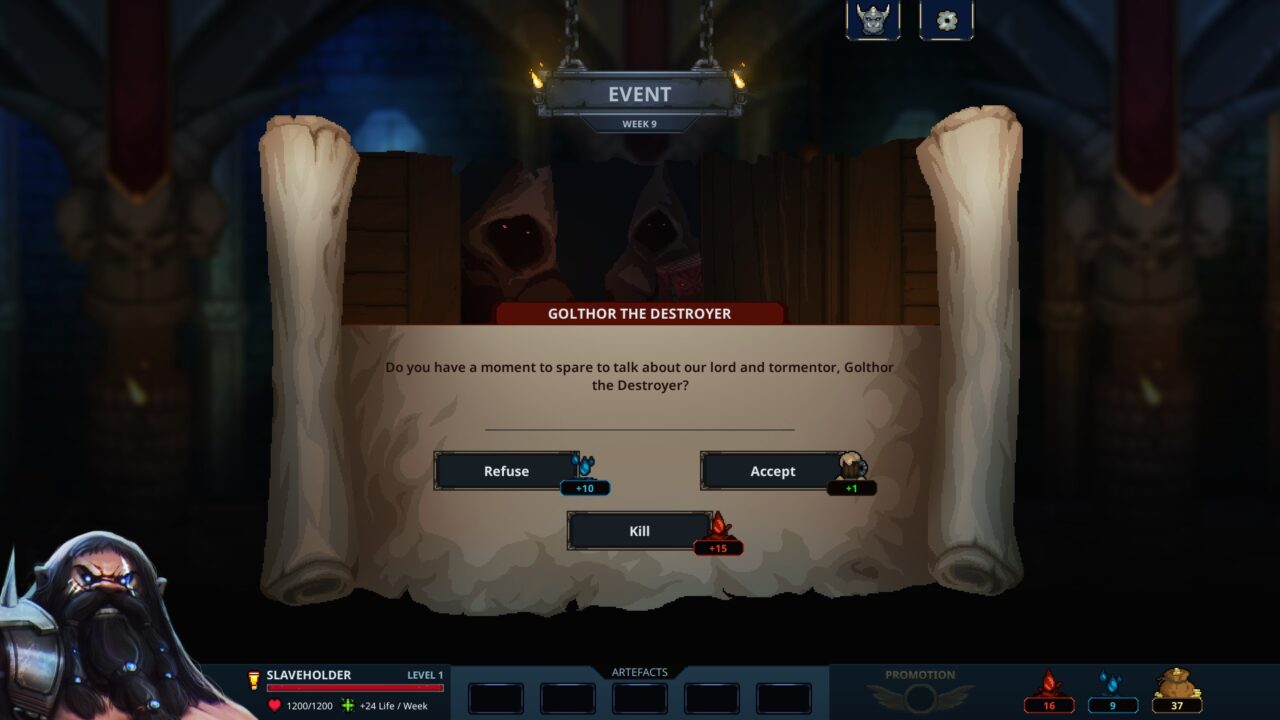
Task: Select the Kill option
Action: click(639, 531)
